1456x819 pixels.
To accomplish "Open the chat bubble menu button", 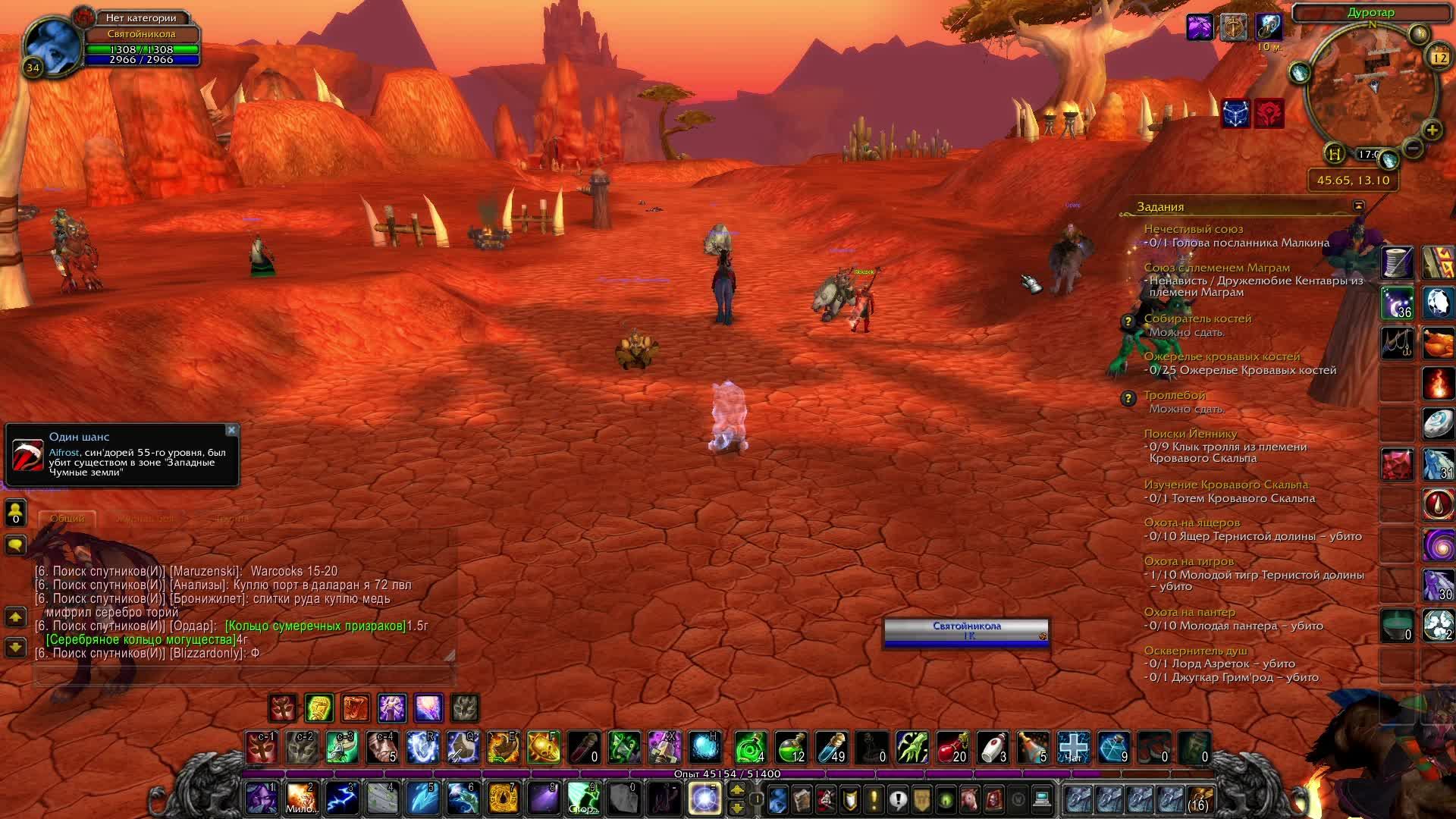I will click(x=15, y=544).
